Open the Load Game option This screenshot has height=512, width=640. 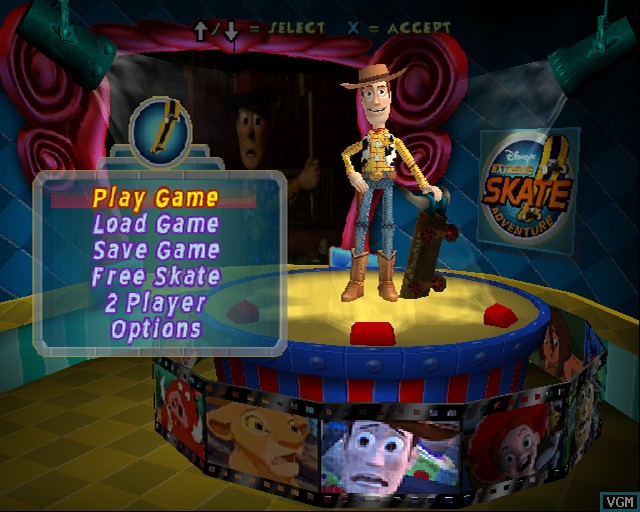[155, 224]
